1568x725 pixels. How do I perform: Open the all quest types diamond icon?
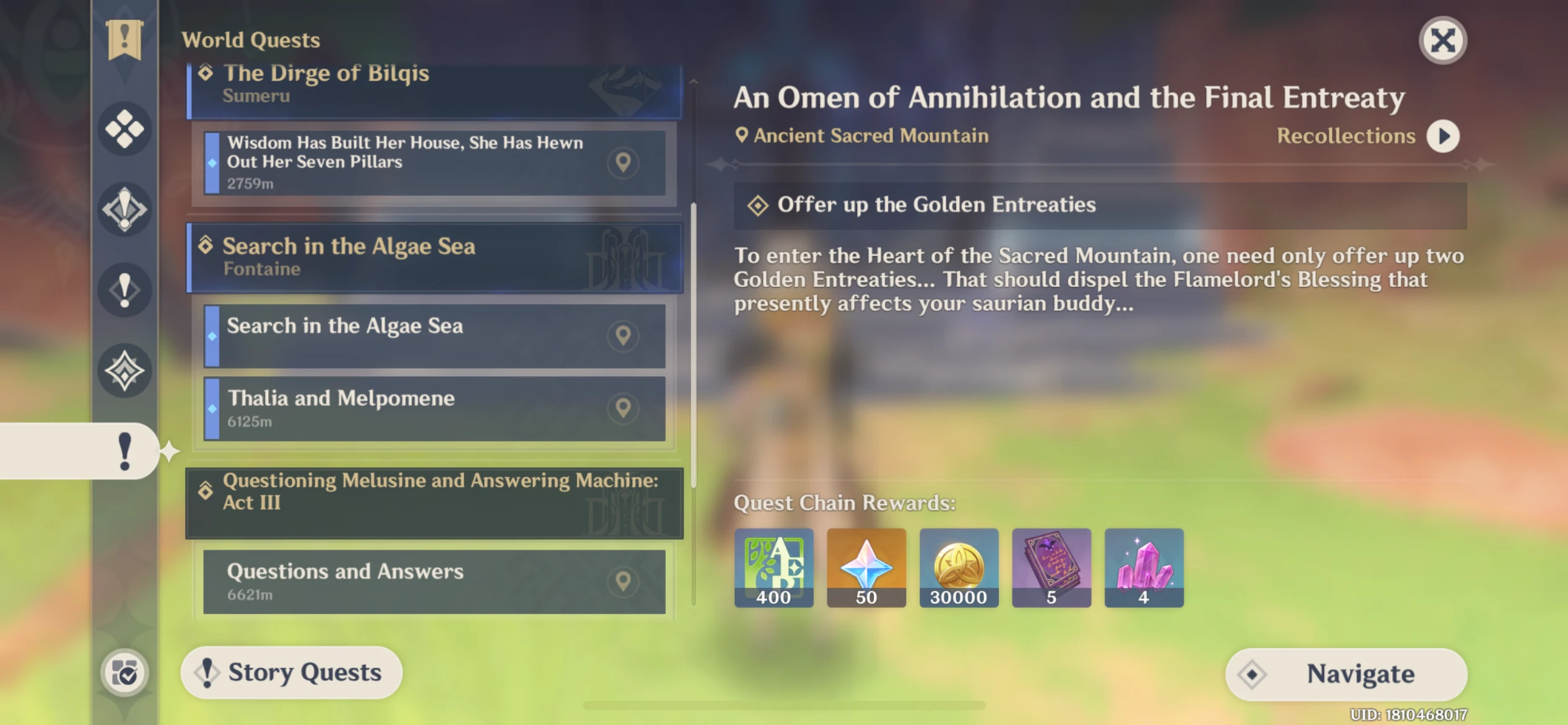coord(124,130)
